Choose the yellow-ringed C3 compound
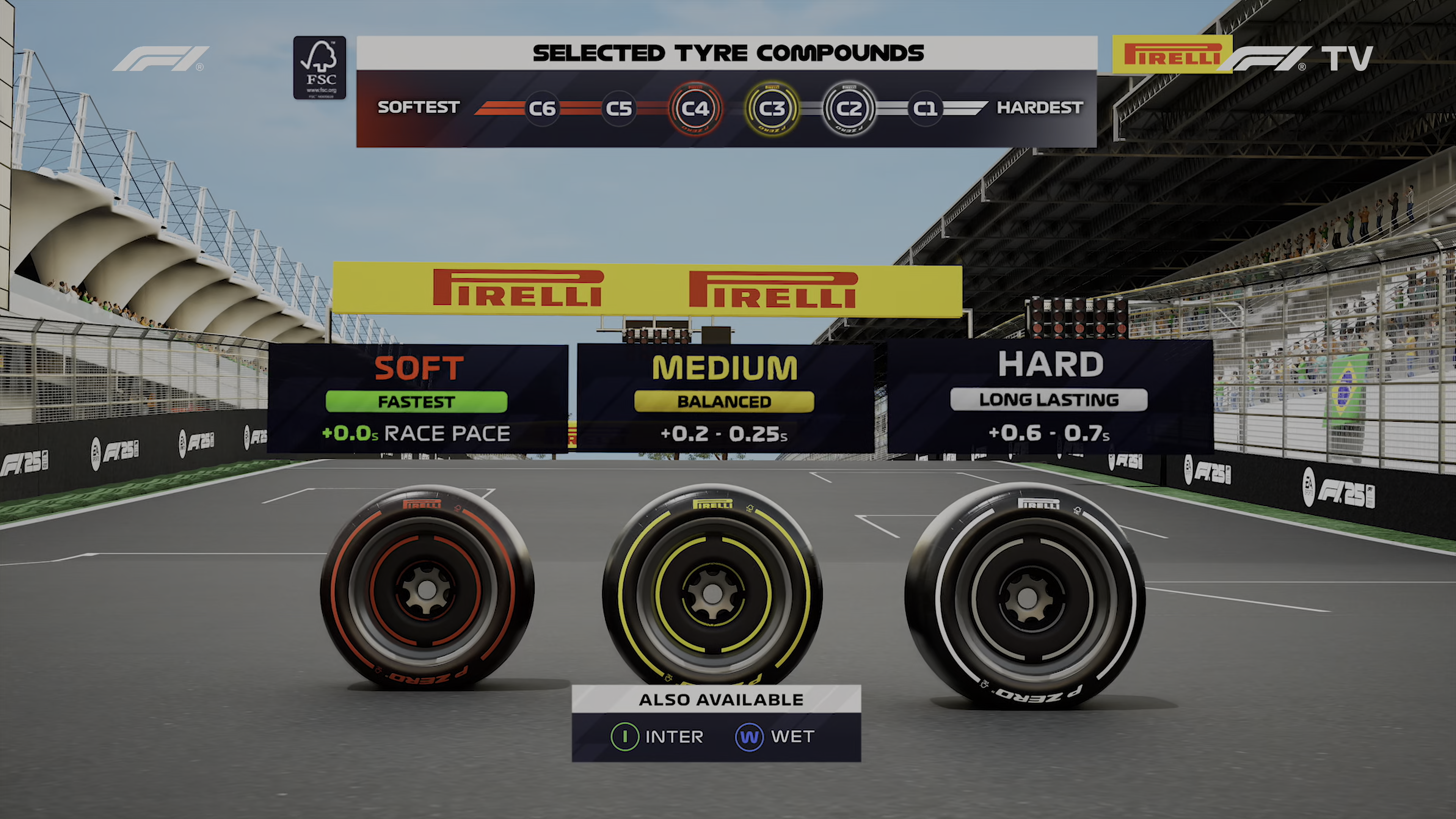Image resolution: width=1456 pixels, height=819 pixels. coord(772,108)
